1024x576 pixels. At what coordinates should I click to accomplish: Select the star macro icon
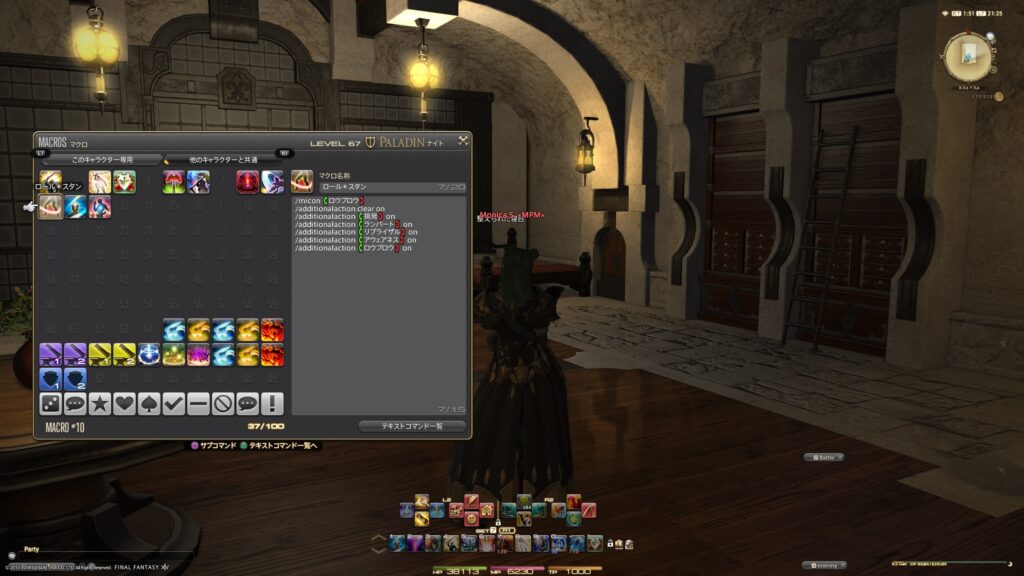(99, 403)
